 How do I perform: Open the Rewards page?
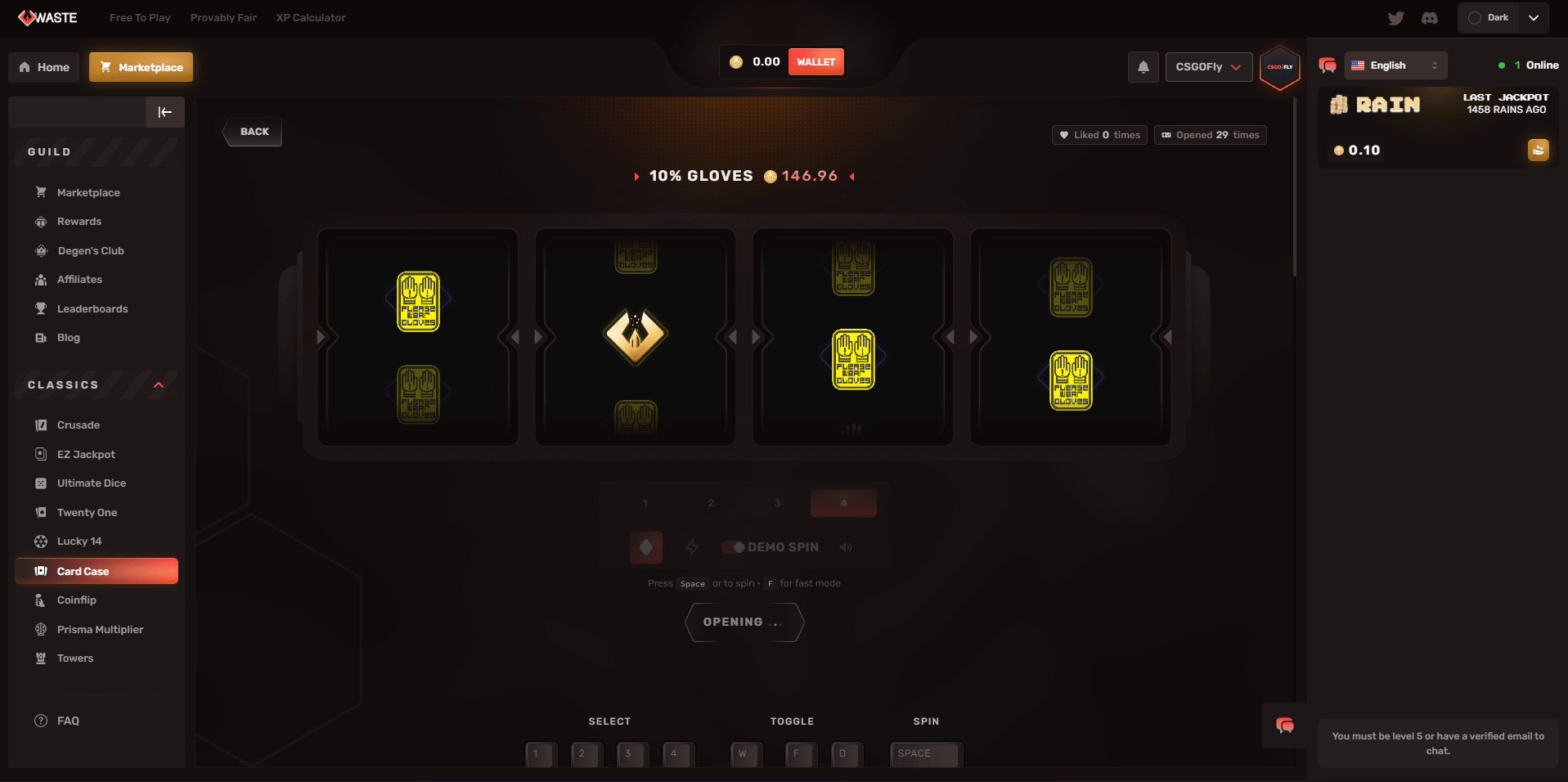click(x=79, y=222)
